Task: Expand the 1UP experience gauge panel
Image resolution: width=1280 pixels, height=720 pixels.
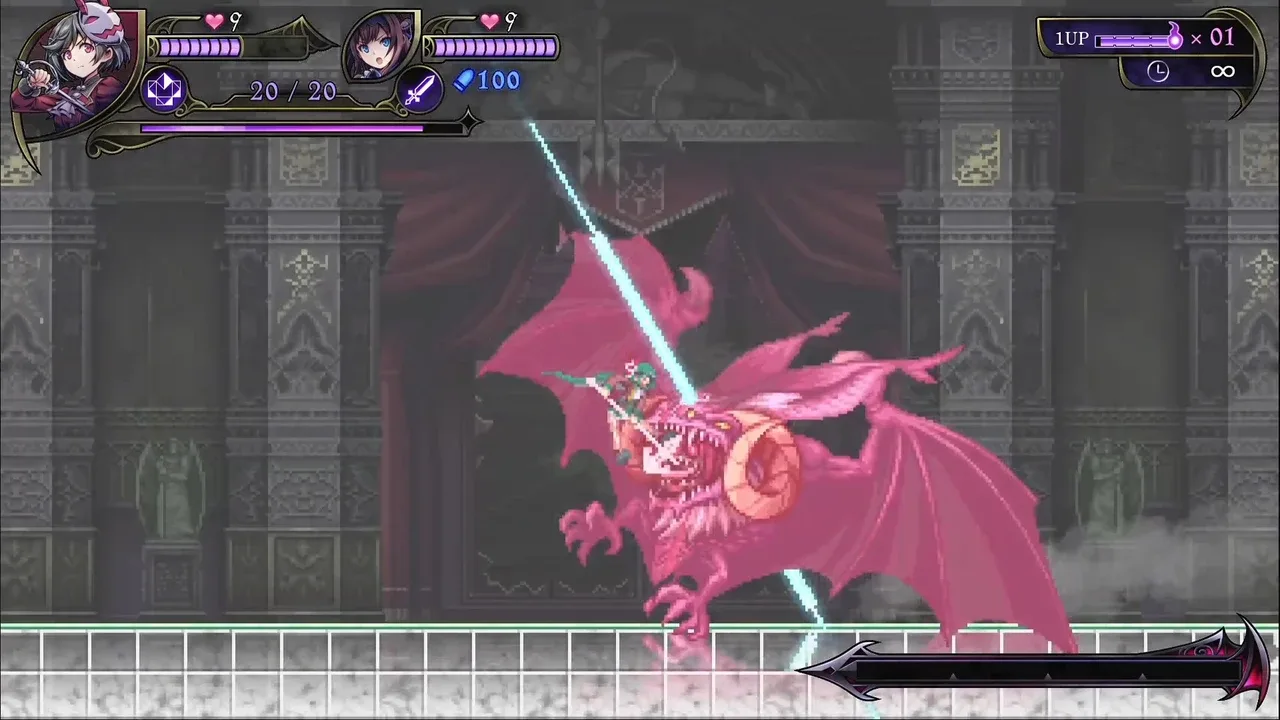Action: click(1135, 38)
